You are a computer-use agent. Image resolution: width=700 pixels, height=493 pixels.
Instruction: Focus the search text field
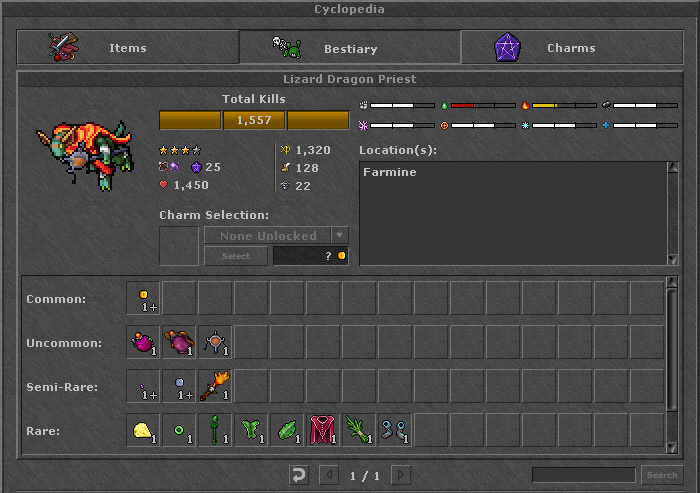click(x=583, y=475)
